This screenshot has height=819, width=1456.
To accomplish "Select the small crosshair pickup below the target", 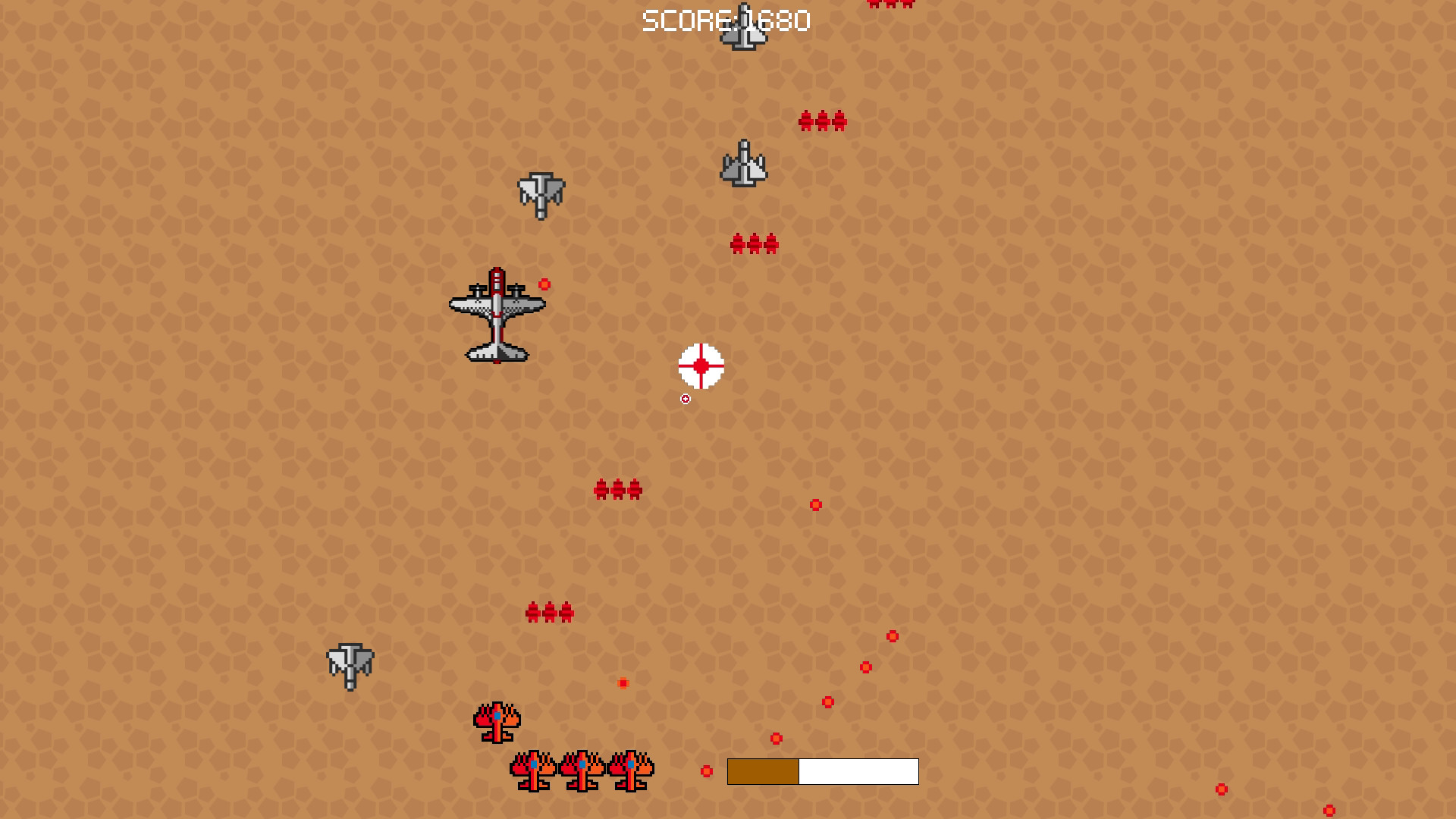I will pyautogui.click(x=685, y=398).
